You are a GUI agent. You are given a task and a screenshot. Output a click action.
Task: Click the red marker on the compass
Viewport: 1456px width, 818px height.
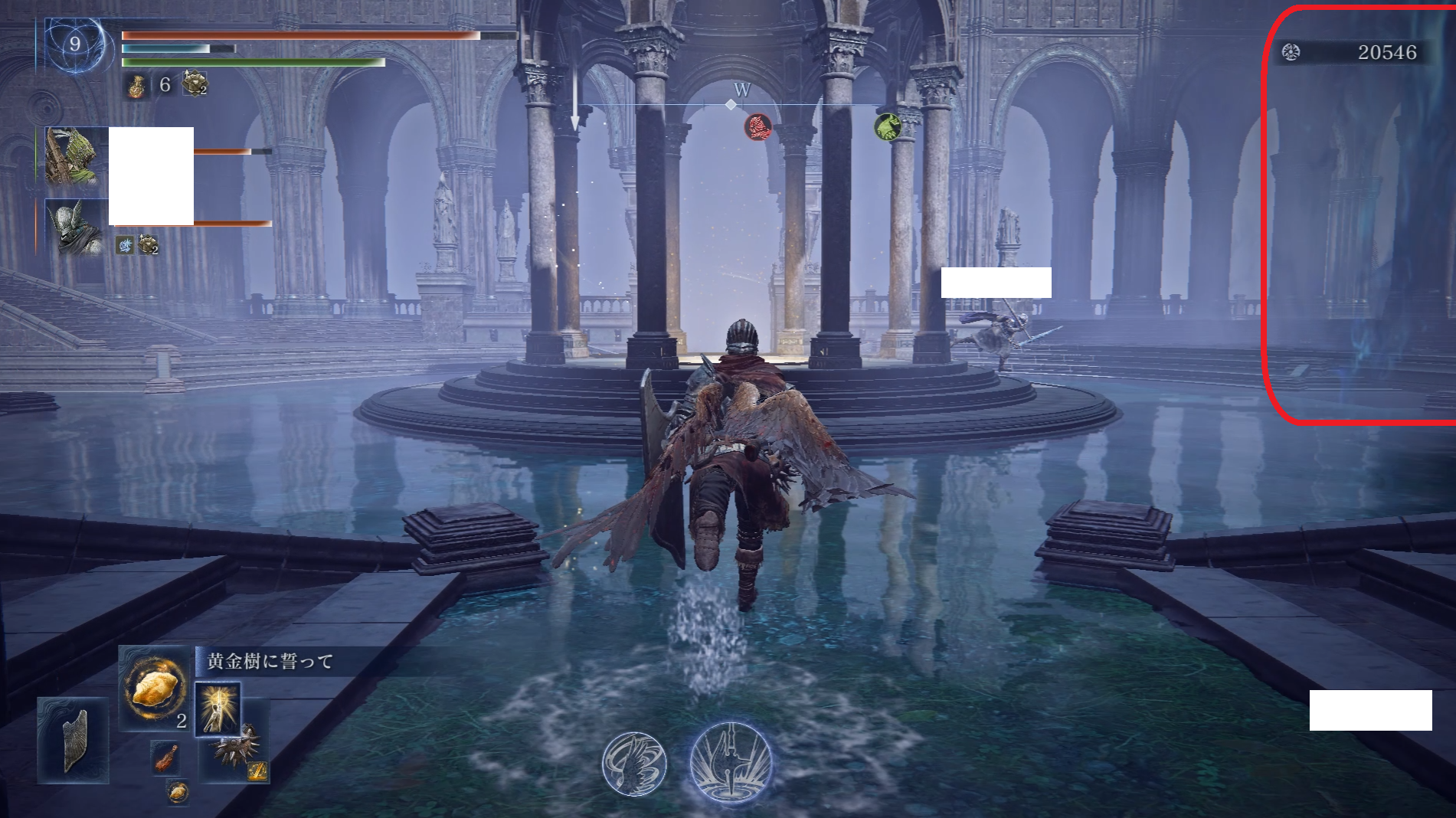tap(758, 127)
